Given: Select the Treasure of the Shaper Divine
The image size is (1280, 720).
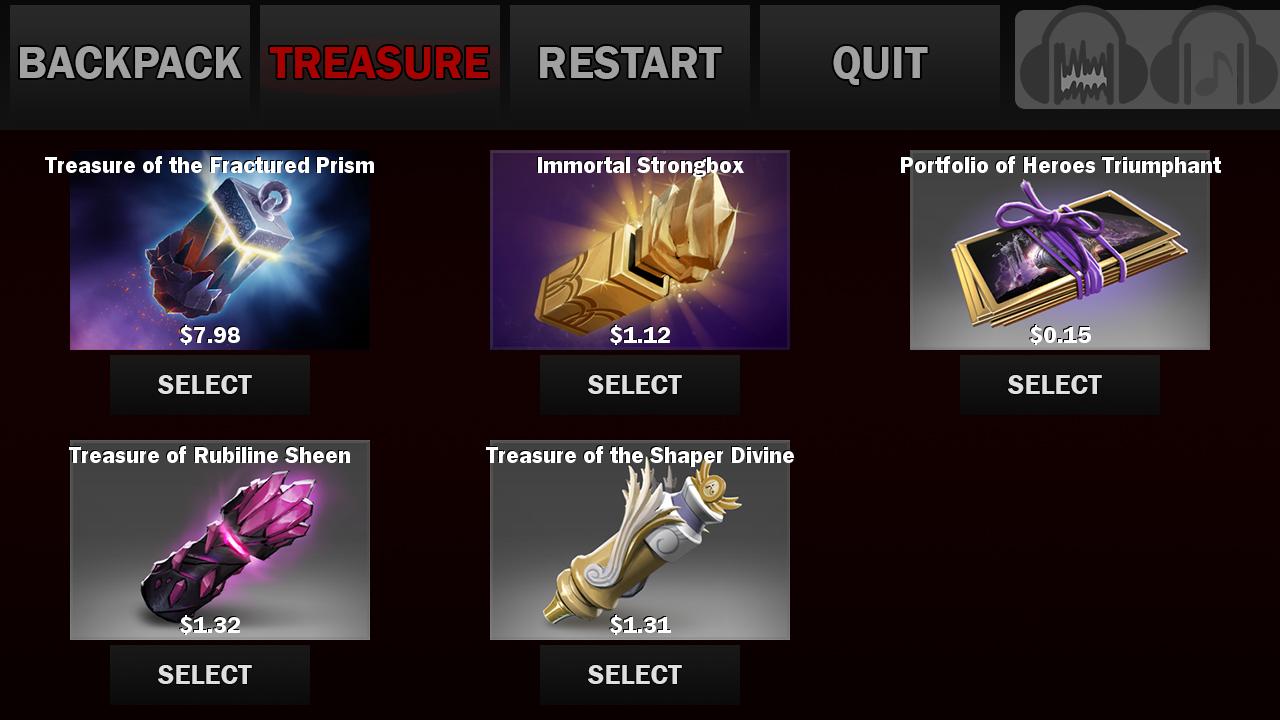Looking at the screenshot, I should [x=639, y=674].
